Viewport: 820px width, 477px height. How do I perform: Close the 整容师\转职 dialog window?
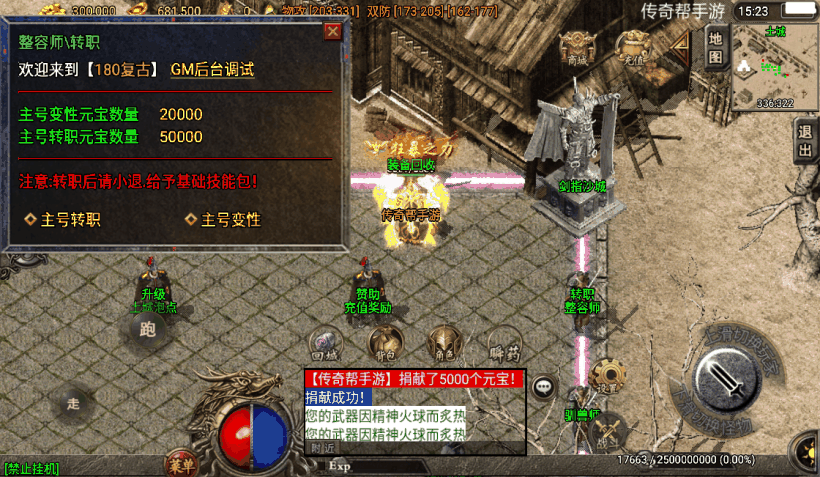click(333, 31)
